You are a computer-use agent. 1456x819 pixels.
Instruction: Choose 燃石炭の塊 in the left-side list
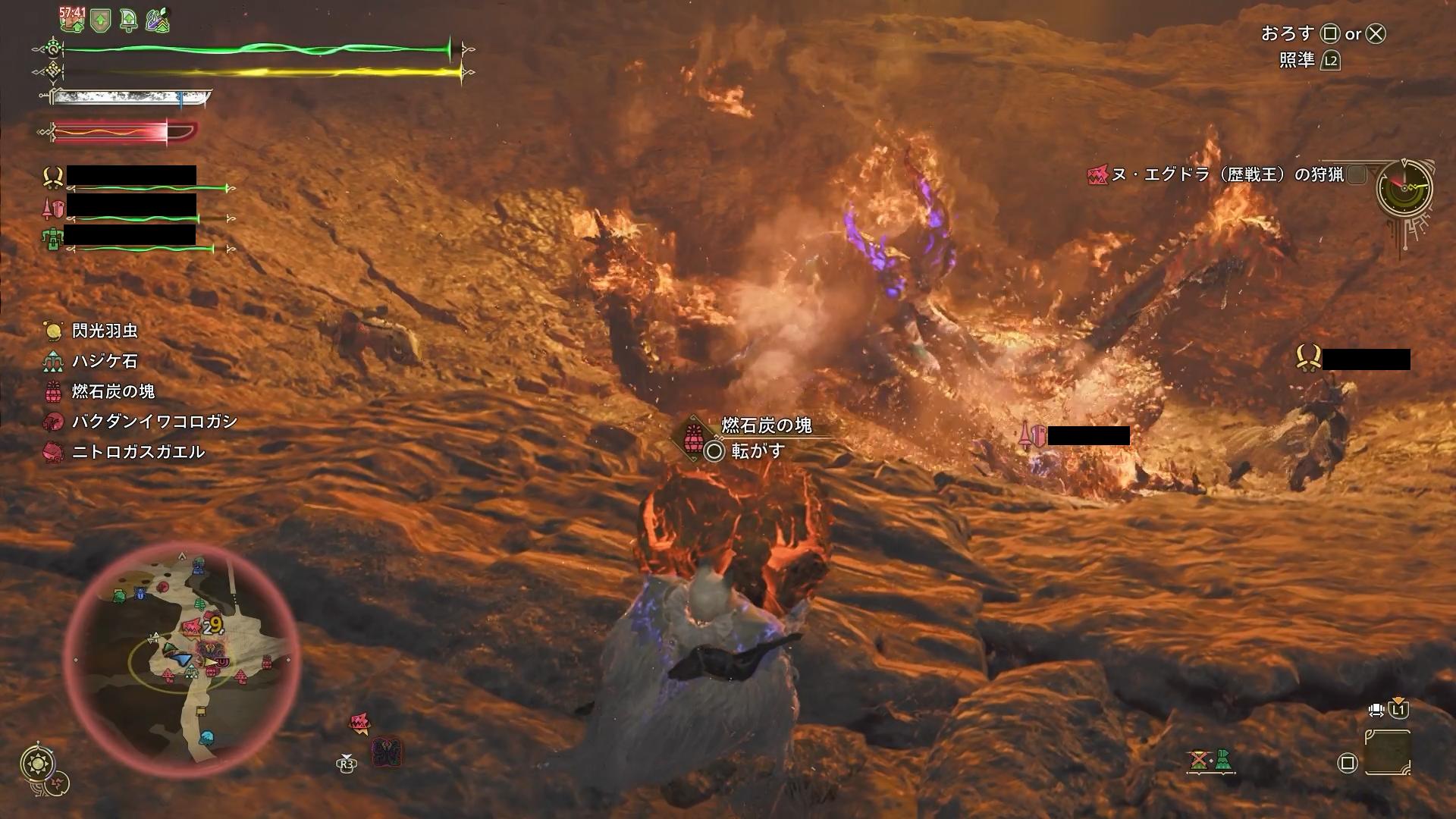click(x=113, y=391)
